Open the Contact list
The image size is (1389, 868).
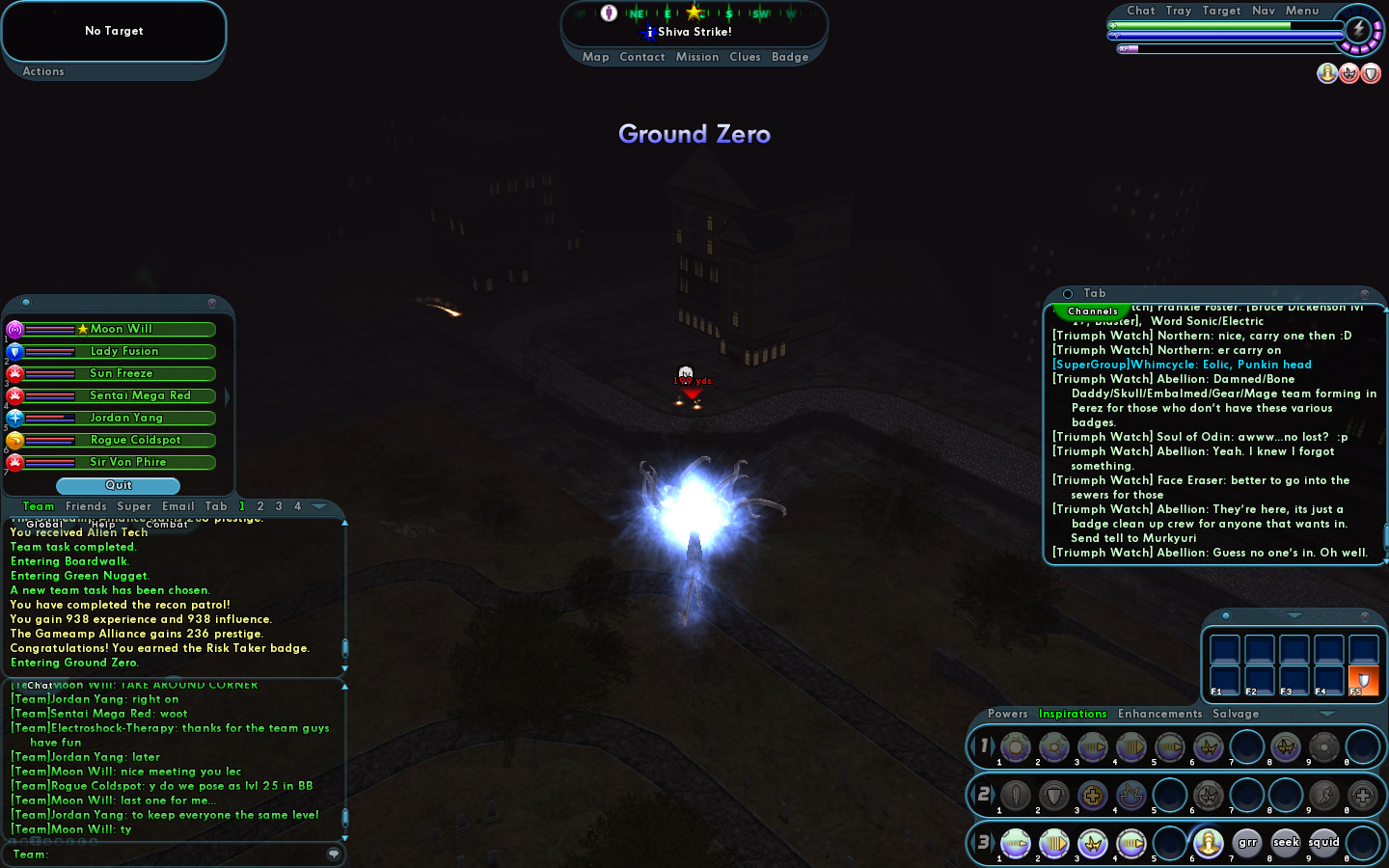pyautogui.click(x=642, y=57)
